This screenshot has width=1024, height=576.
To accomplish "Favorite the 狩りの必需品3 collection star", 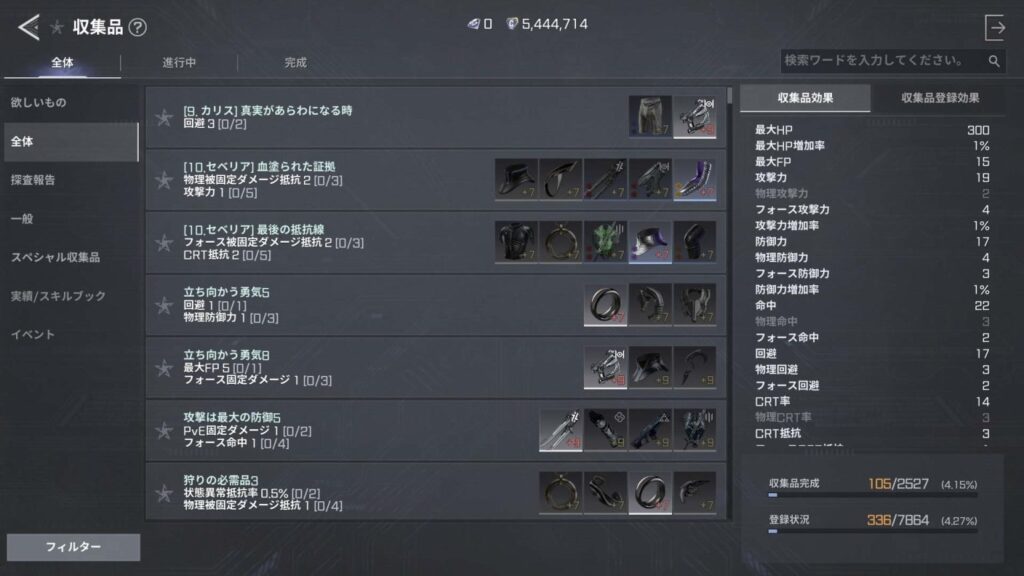I will (164, 493).
